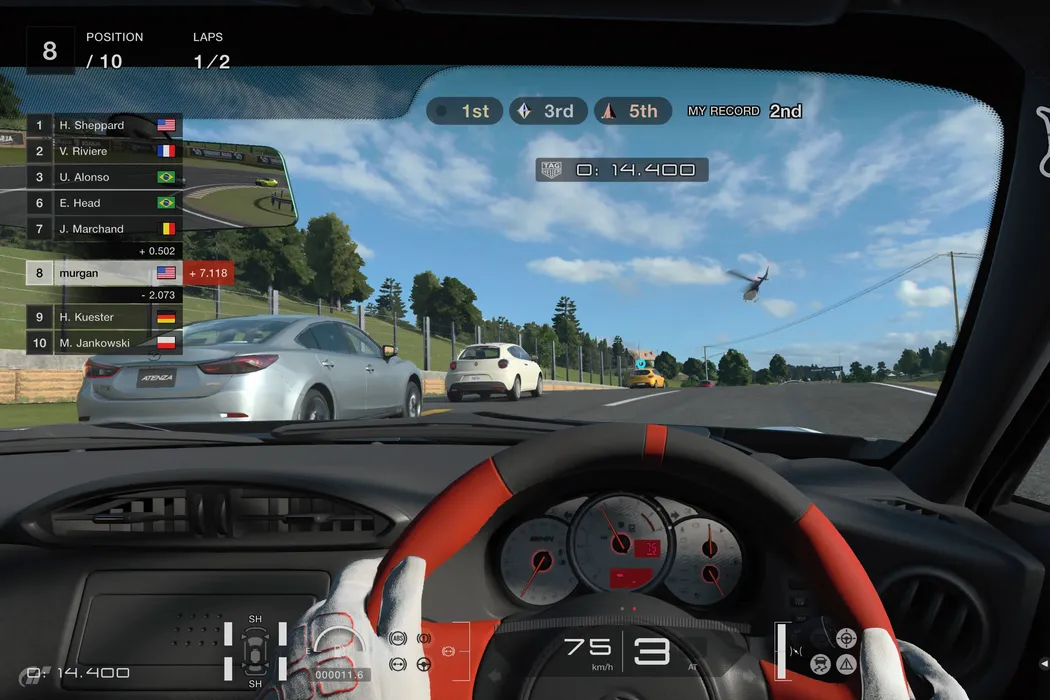
Task: Choose H. Kuester's standings row
Action: coord(104,317)
